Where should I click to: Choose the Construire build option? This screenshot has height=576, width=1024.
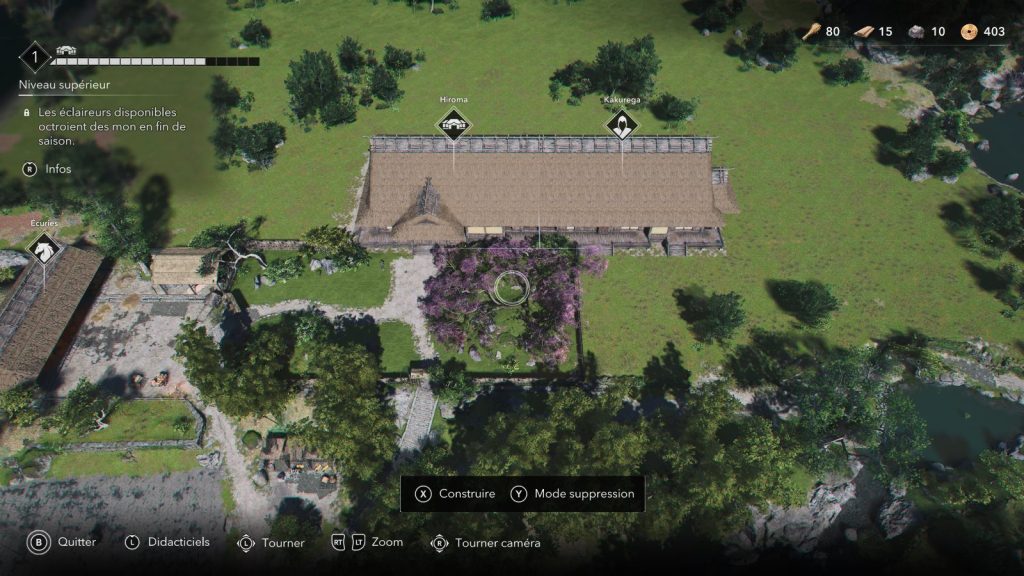pos(456,494)
